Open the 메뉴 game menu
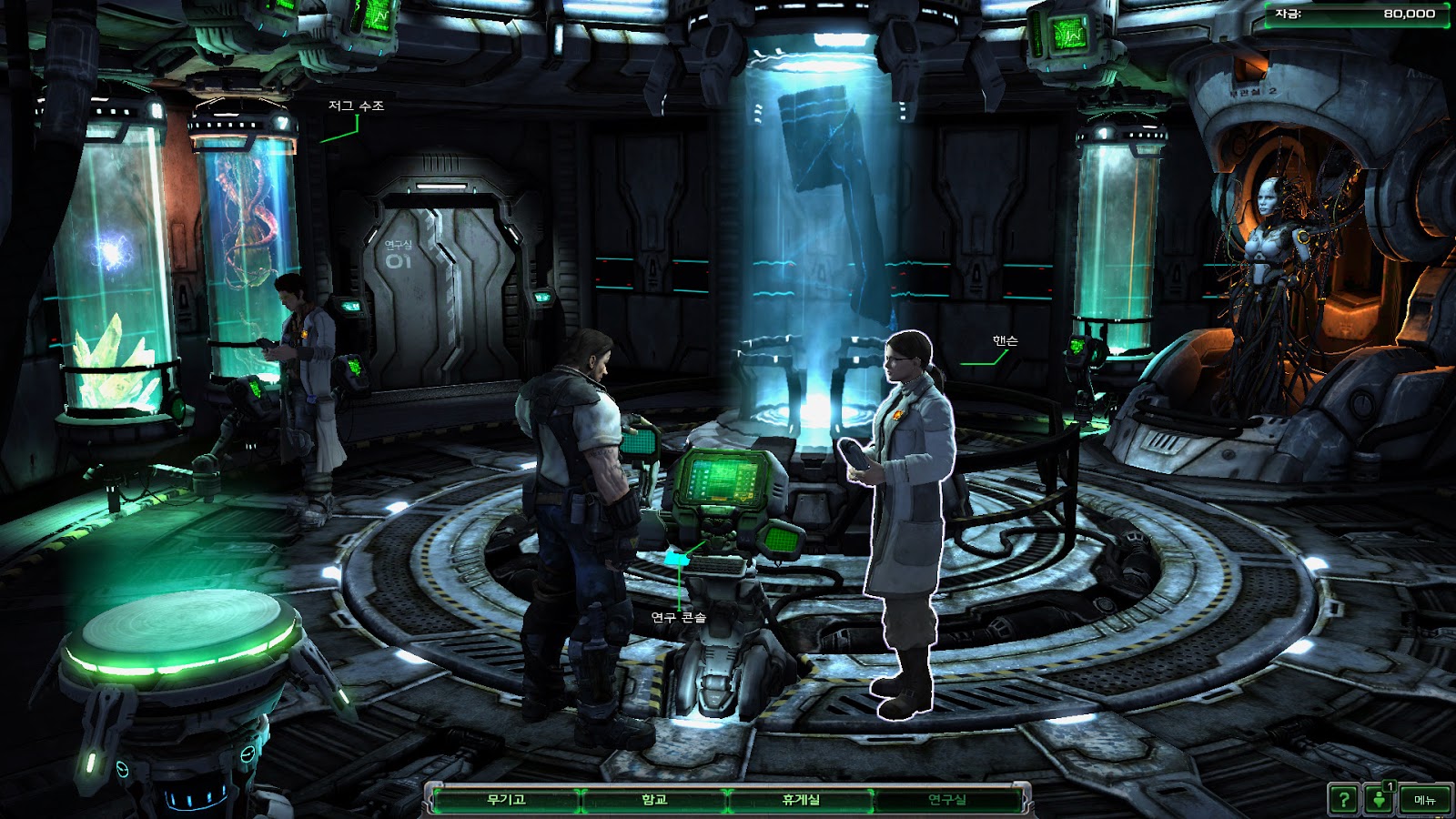The width and height of the screenshot is (1456, 819). (1424, 800)
